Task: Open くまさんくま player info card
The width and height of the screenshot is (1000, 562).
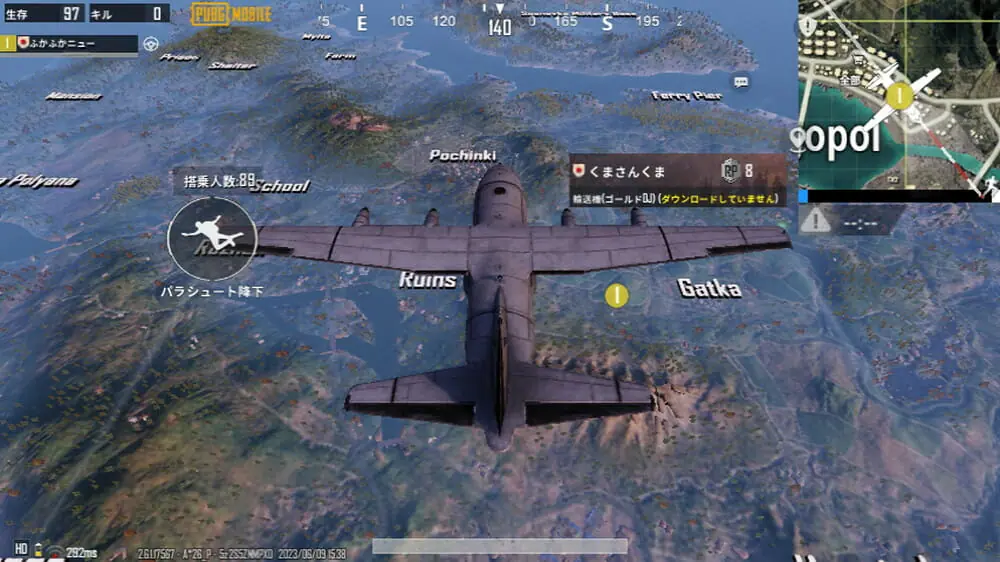Action: pyautogui.click(x=677, y=180)
